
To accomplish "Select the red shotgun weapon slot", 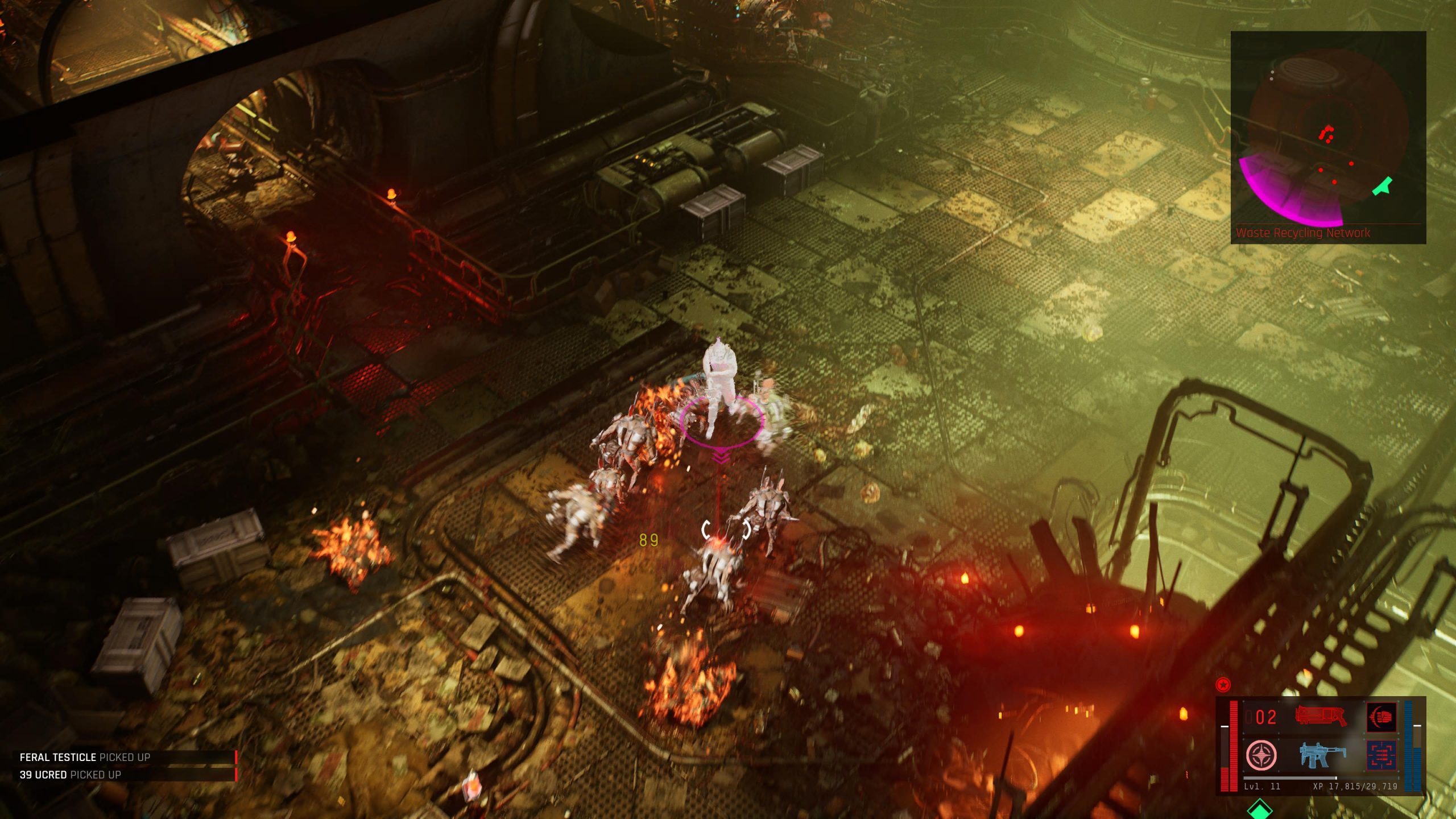I will click(1321, 716).
